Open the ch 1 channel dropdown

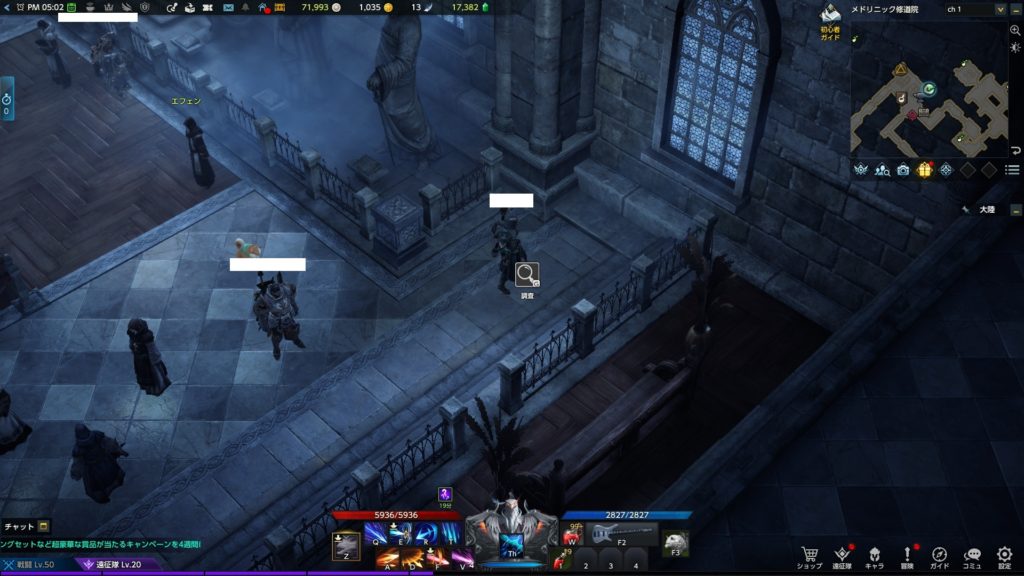(1000, 9)
